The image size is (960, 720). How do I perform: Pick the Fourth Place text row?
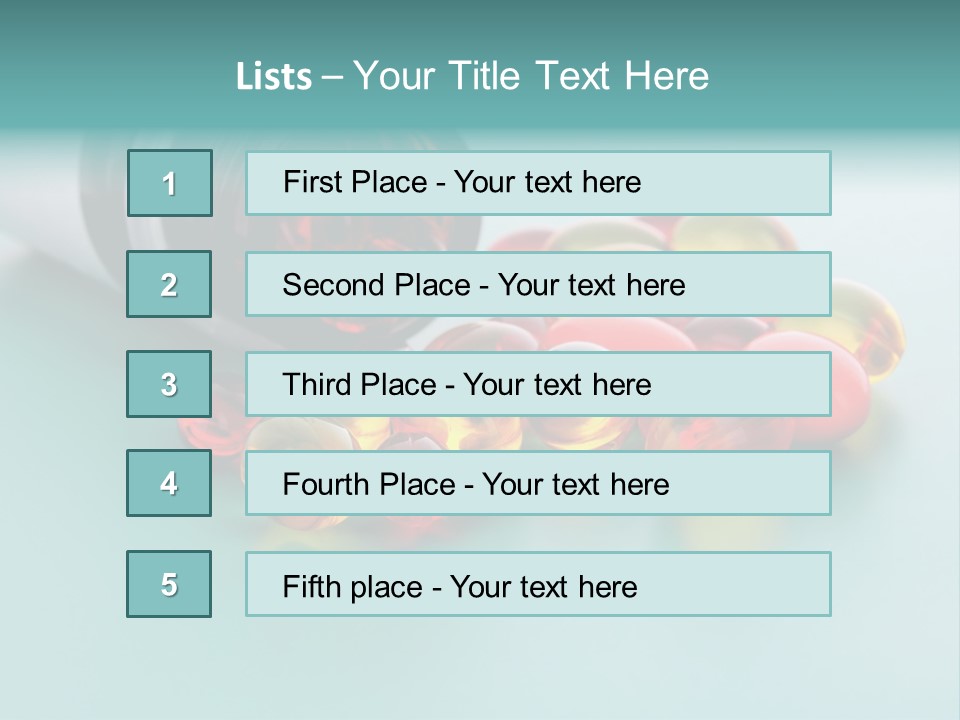(538, 484)
